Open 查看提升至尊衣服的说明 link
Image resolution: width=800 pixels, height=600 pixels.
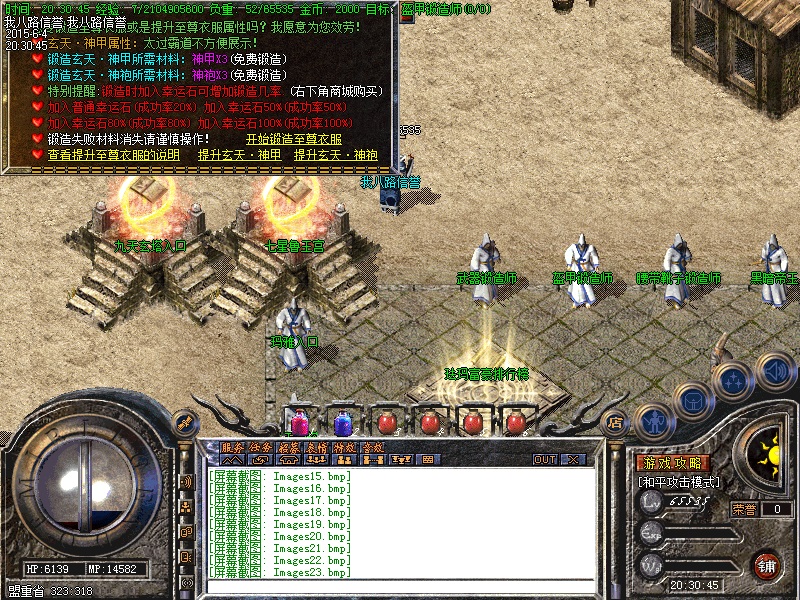(113, 155)
